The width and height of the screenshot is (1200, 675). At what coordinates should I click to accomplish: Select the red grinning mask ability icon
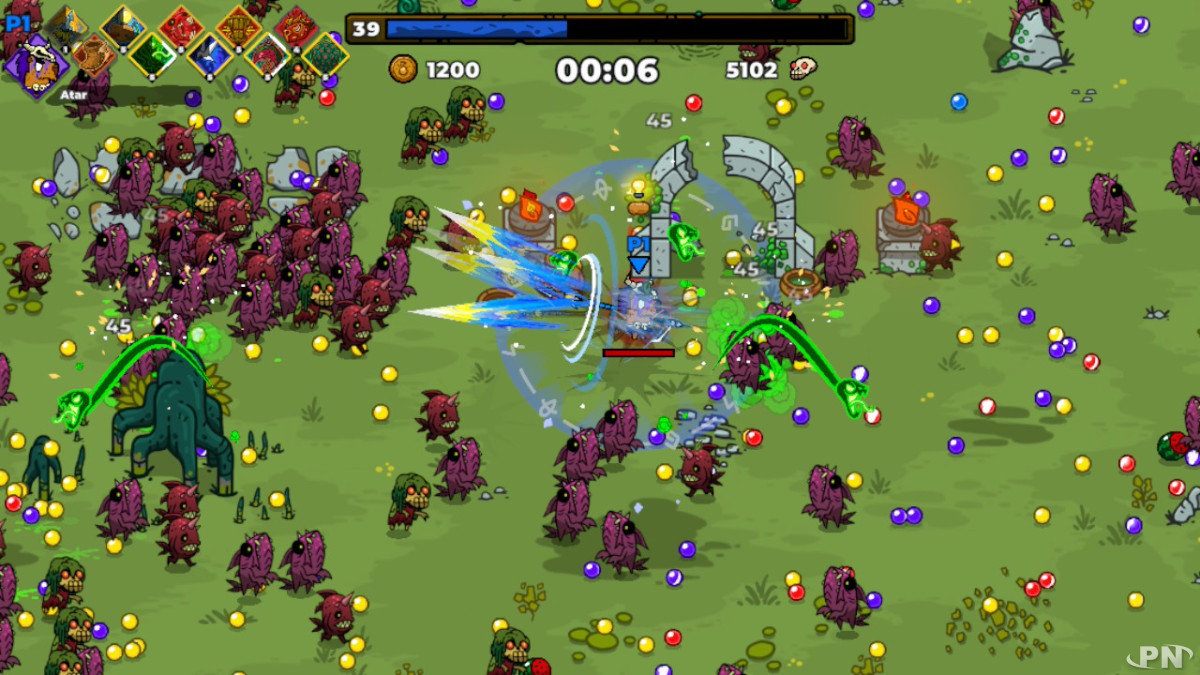296,28
